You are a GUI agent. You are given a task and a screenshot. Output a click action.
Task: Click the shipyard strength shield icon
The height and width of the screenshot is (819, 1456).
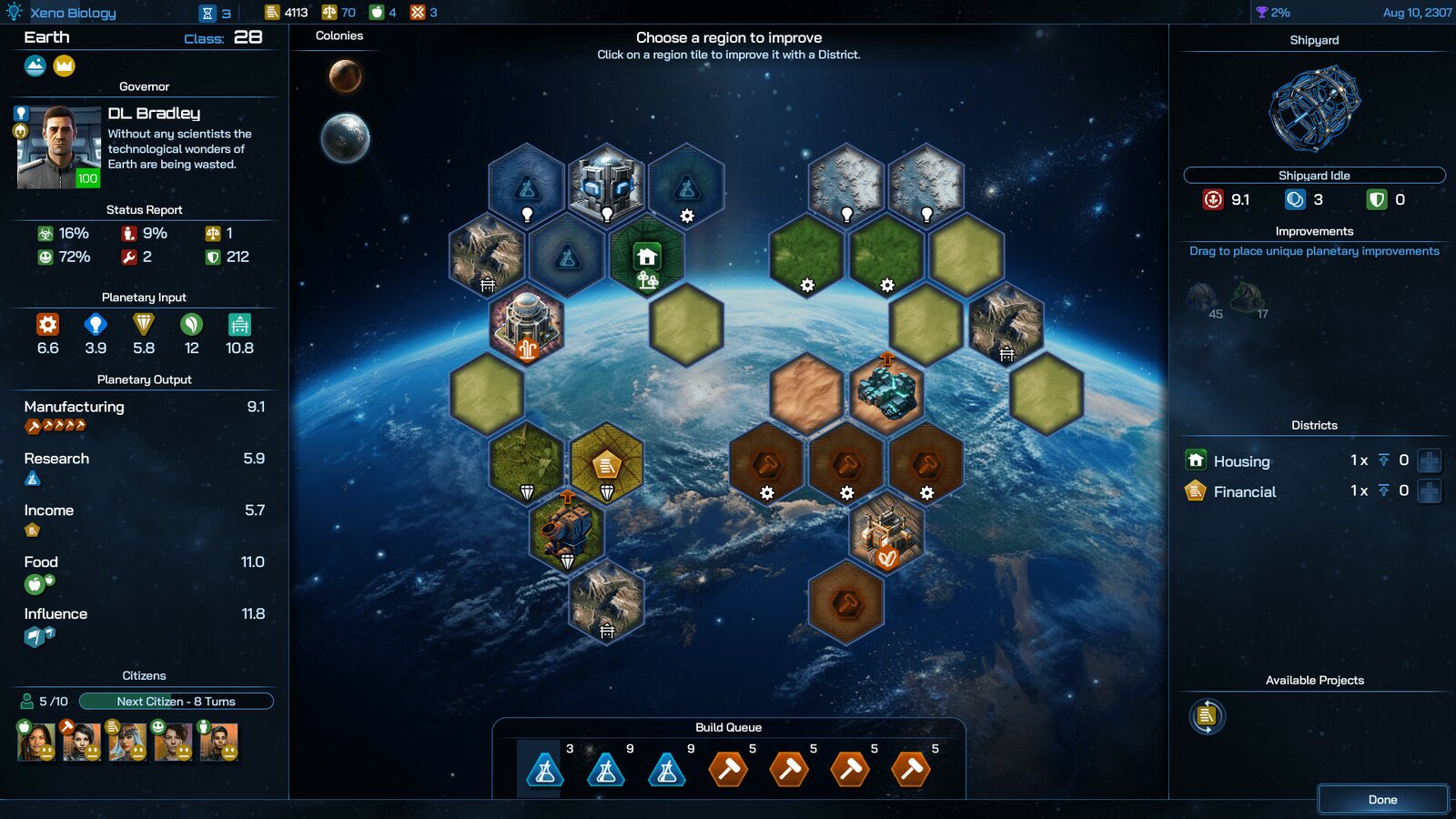(x=1377, y=199)
